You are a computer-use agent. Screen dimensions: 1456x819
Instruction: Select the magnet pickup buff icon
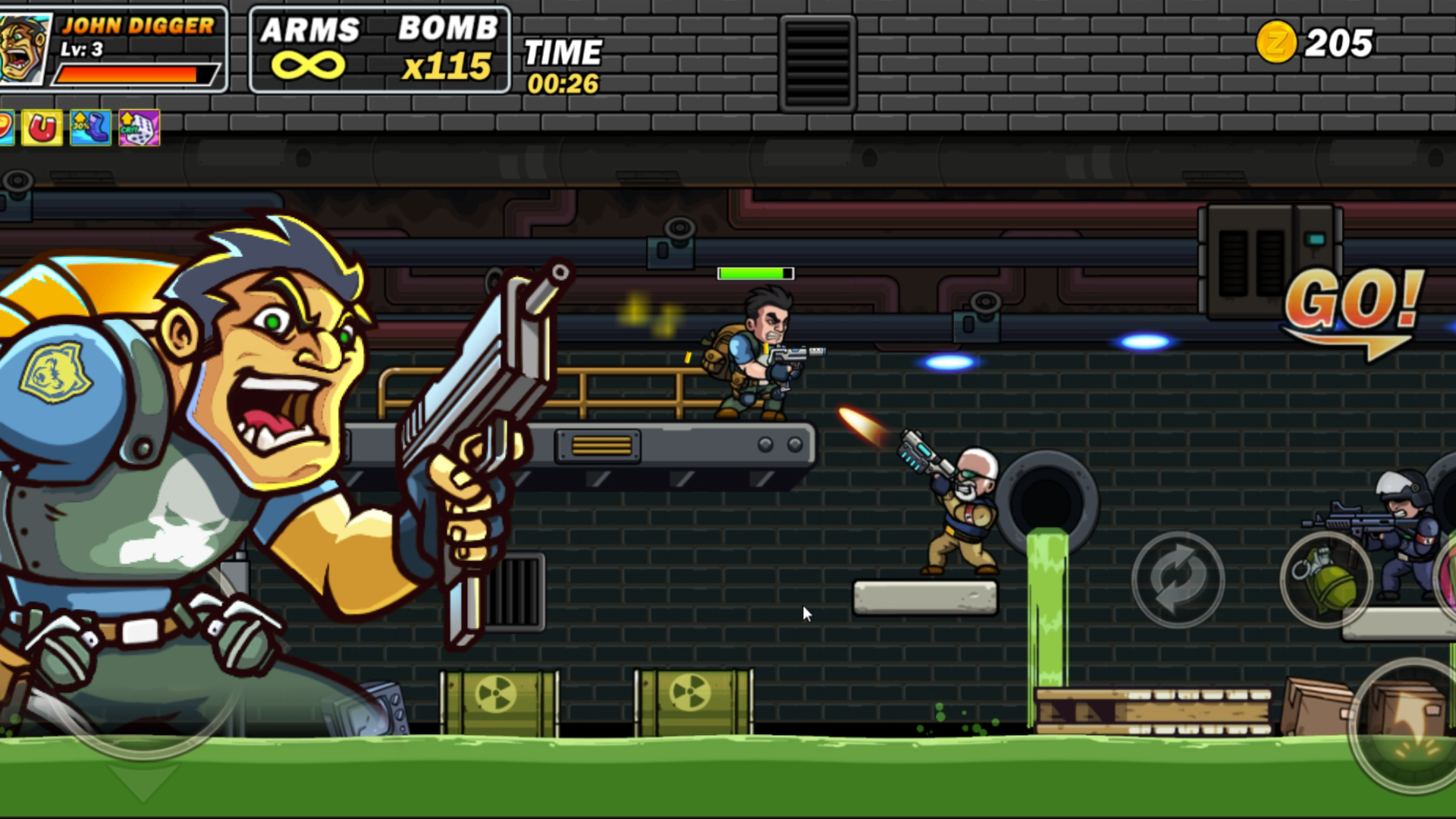[x=42, y=127]
